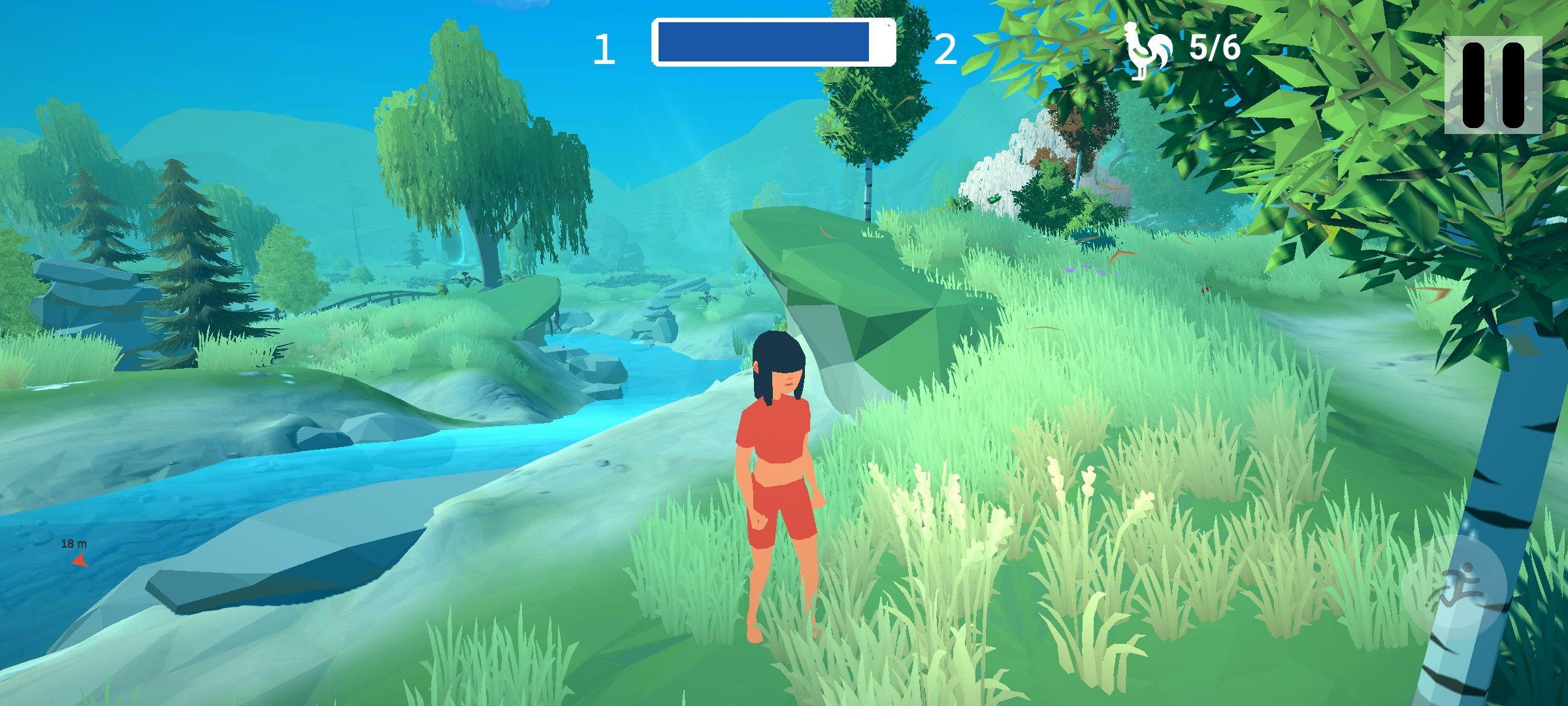Pause the game with the pause button

[x=1492, y=85]
